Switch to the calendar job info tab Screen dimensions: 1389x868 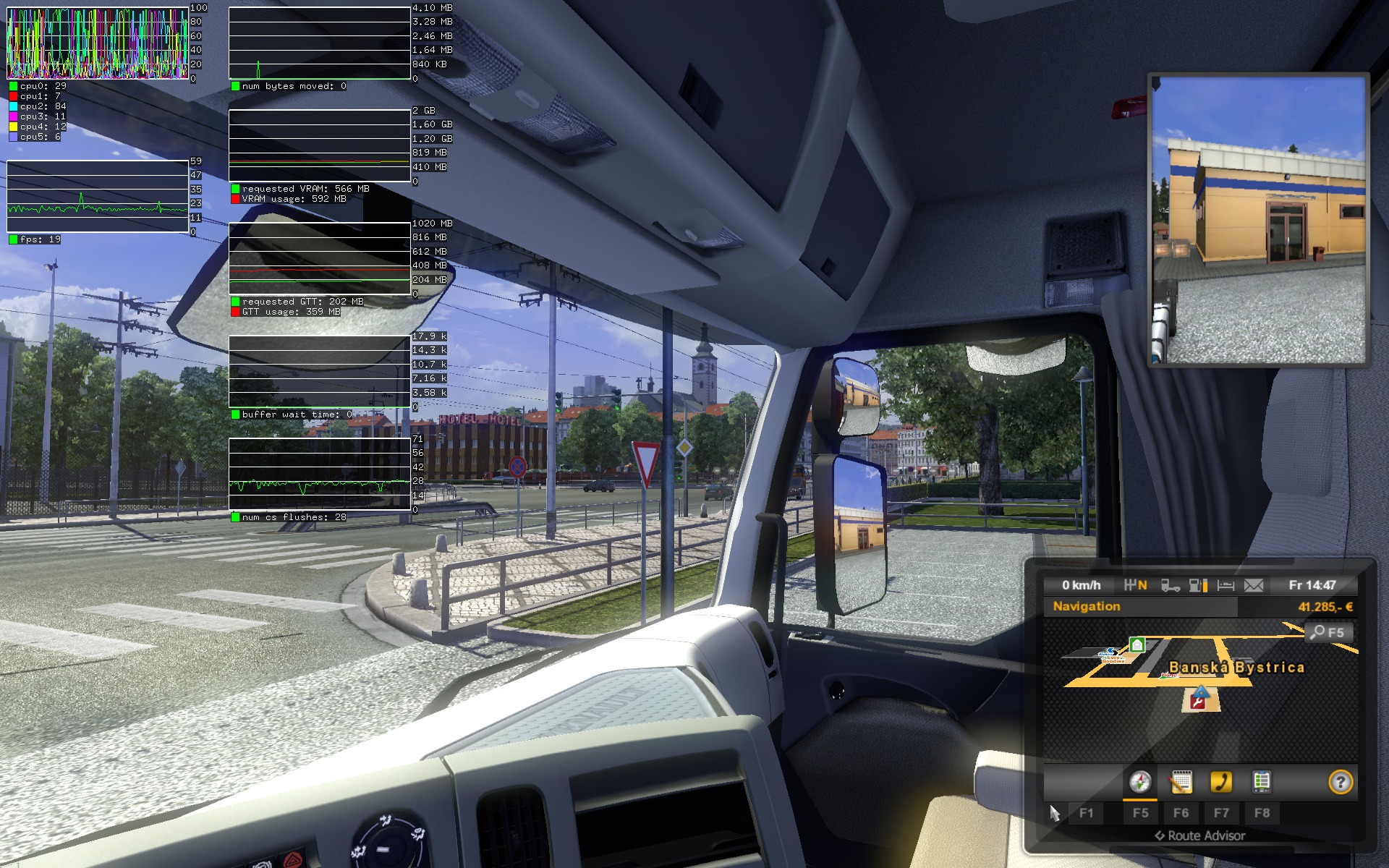1181,782
